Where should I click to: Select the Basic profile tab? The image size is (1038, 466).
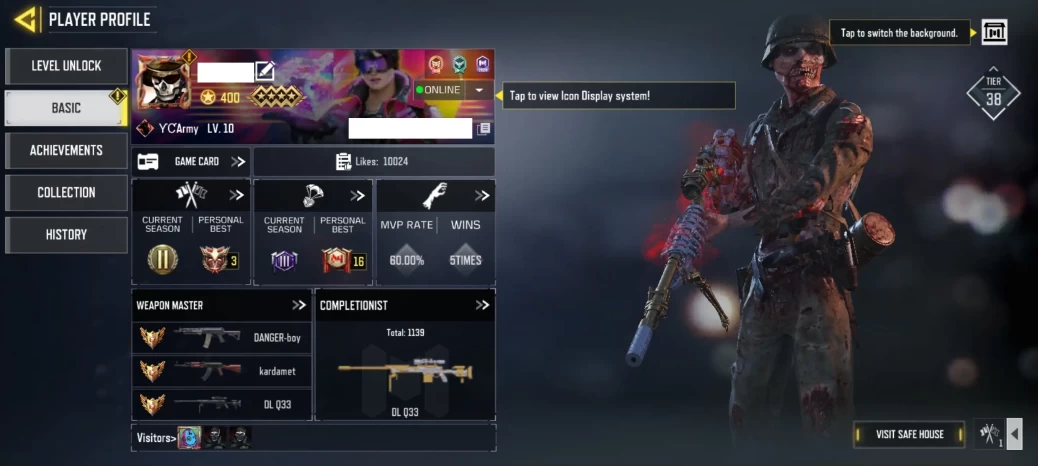pyautogui.click(x=66, y=108)
